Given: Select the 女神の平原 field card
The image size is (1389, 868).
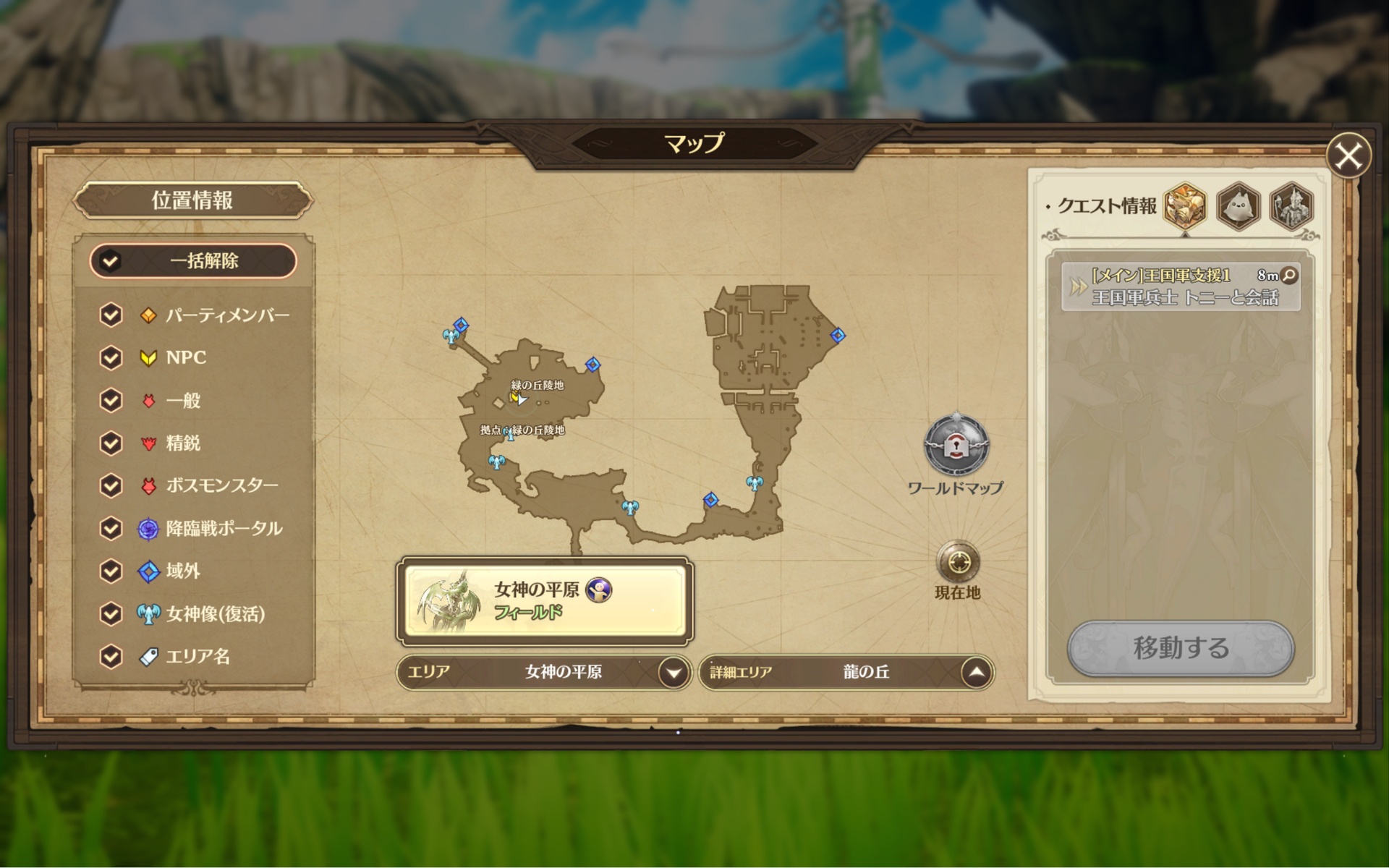Looking at the screenshot, I should point(544,600).
